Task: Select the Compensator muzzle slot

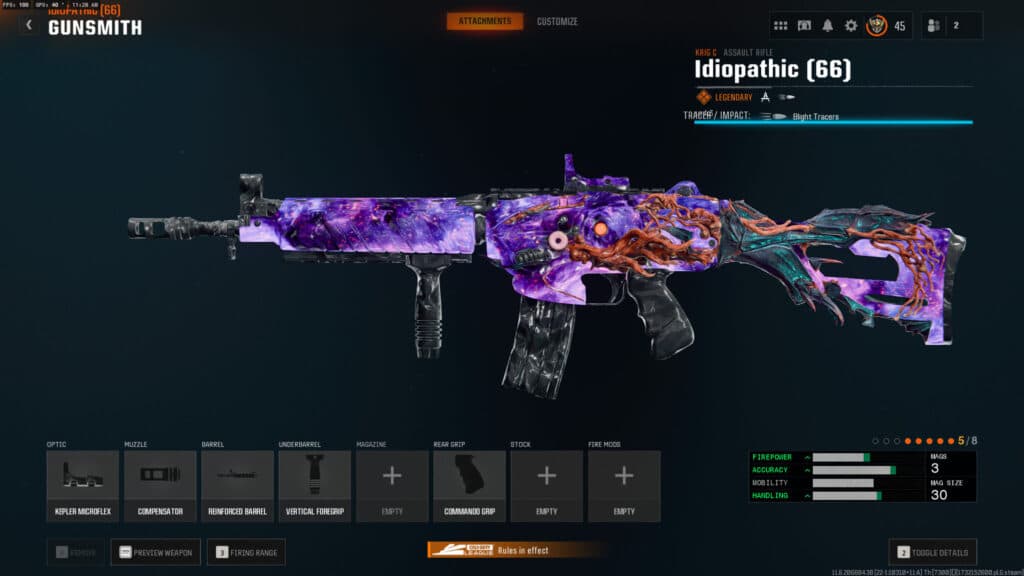Action: (x=160, y=485)
